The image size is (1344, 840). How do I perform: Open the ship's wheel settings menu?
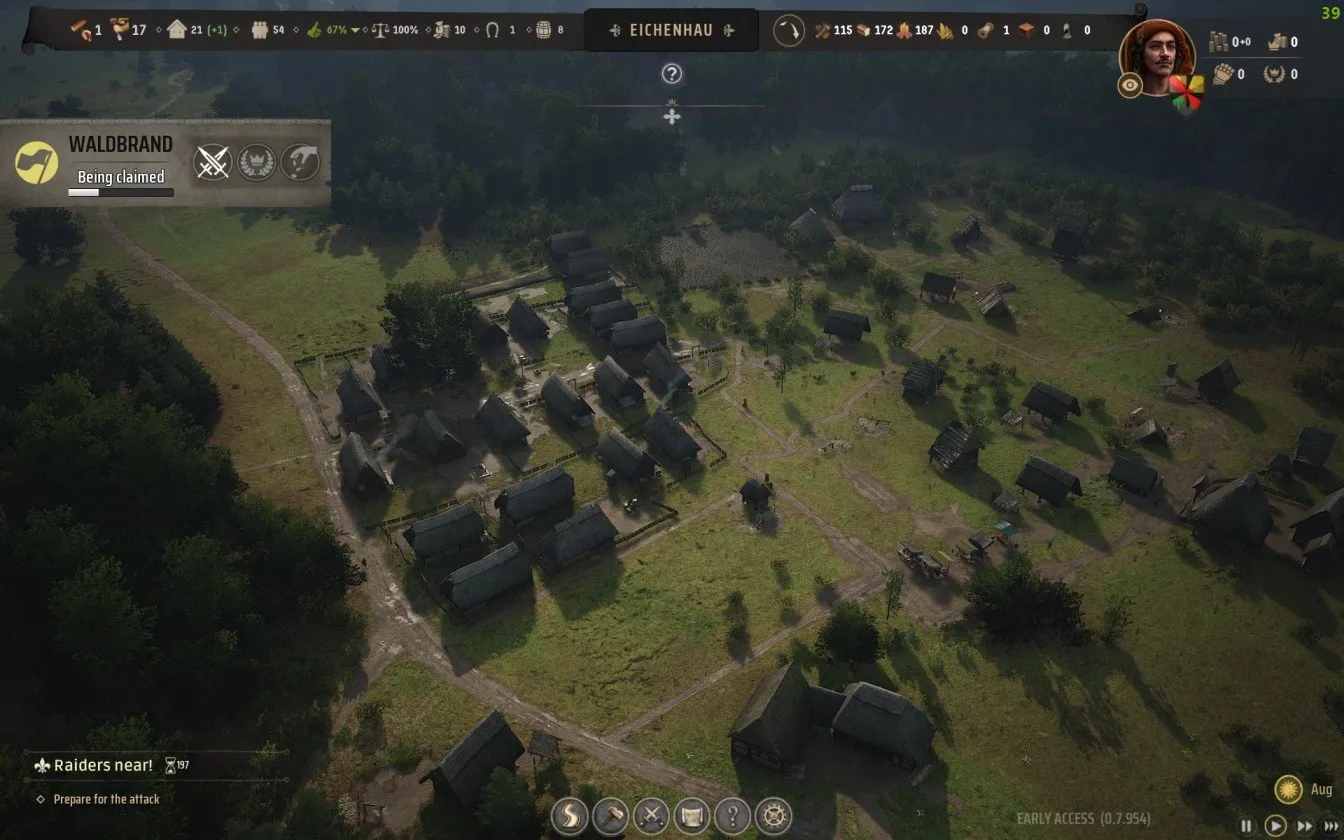click(773, 816)
